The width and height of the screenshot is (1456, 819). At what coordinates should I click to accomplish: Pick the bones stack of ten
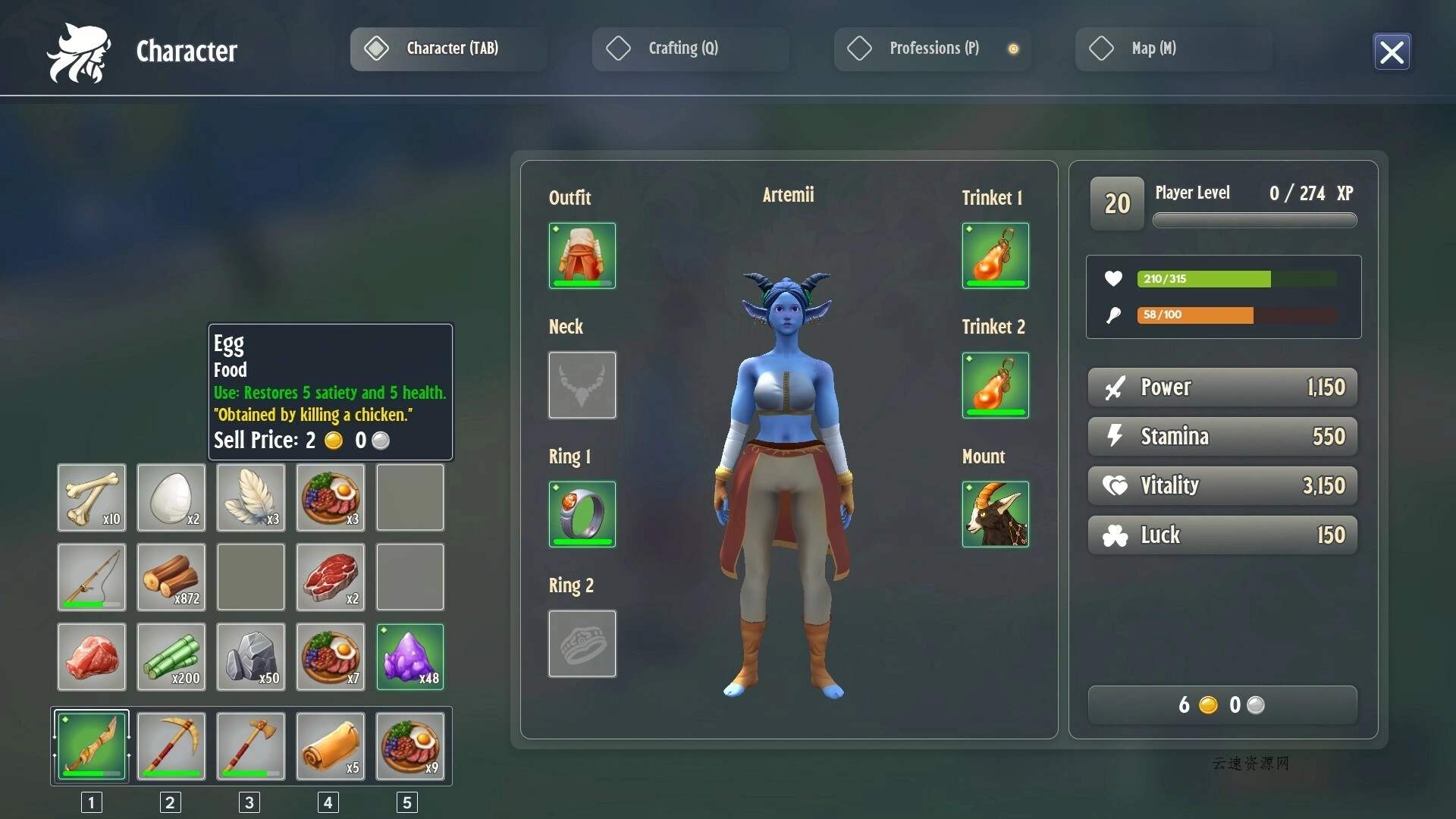(x=92, y=497)
